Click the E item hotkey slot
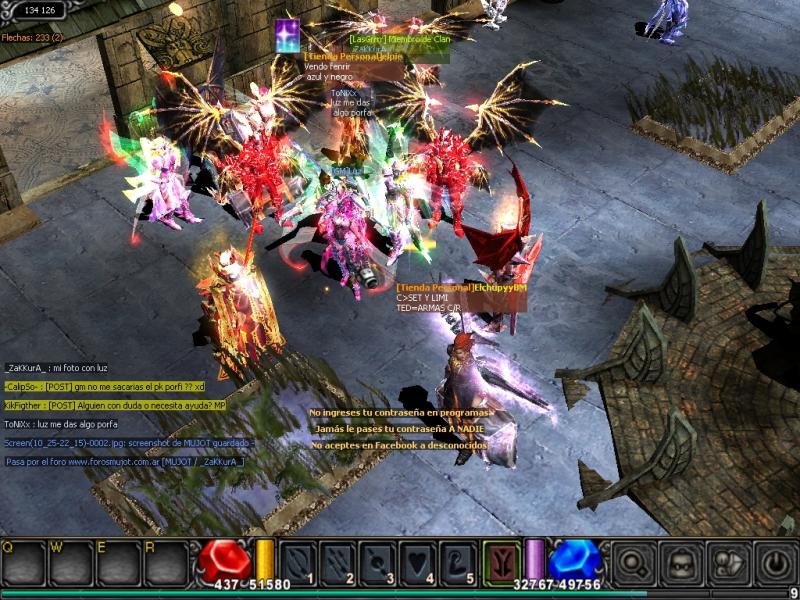The height and width of the screenshot is (600, 800). click(x=118, y=565)
